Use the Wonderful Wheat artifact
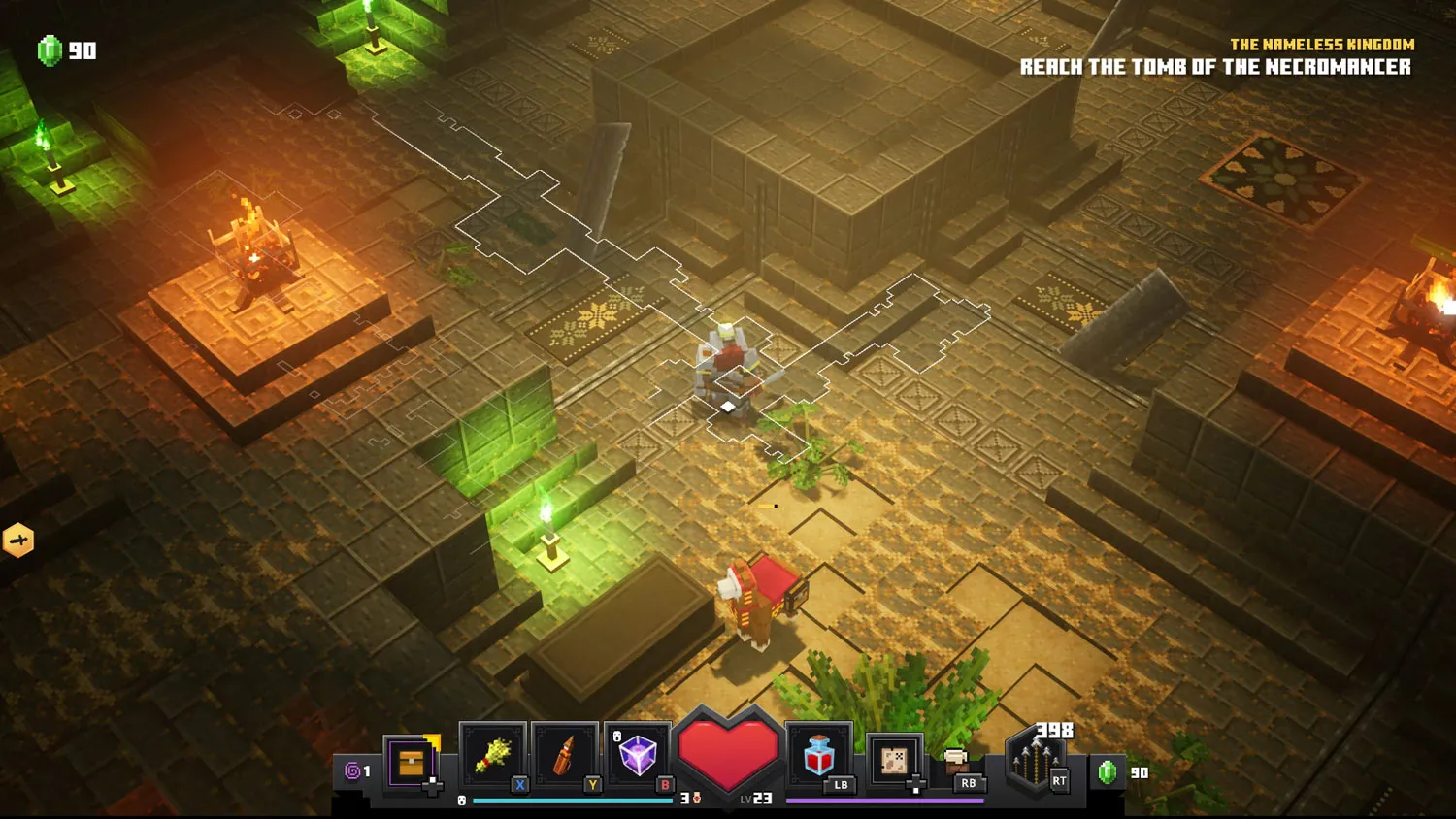This screenshot has width=1456, height=819. (x=493, y=756)
